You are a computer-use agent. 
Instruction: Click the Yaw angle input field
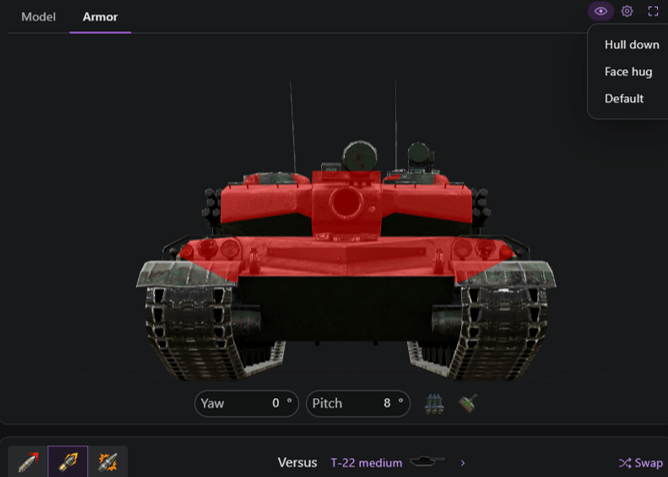(x=246, y=403)
